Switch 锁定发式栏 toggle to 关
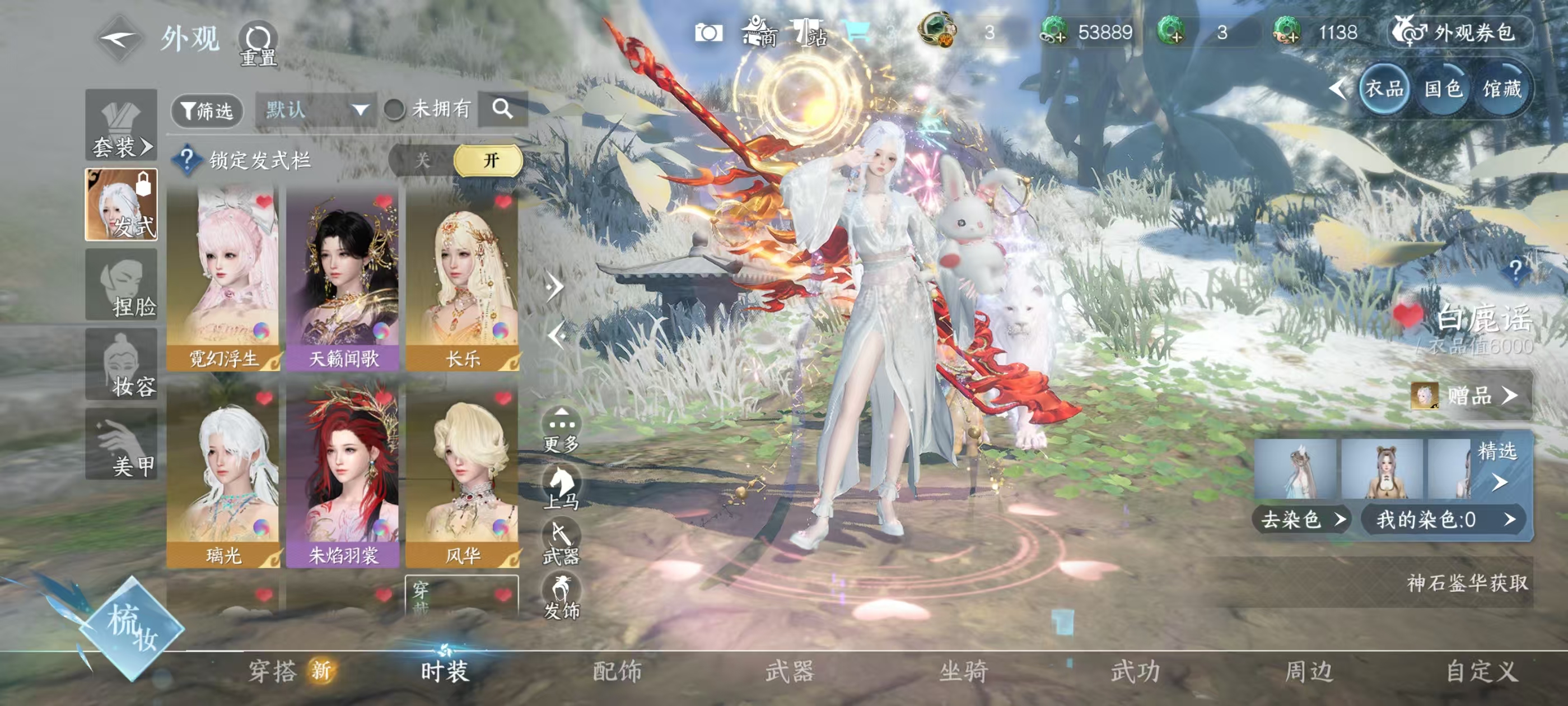 (422, 161)
